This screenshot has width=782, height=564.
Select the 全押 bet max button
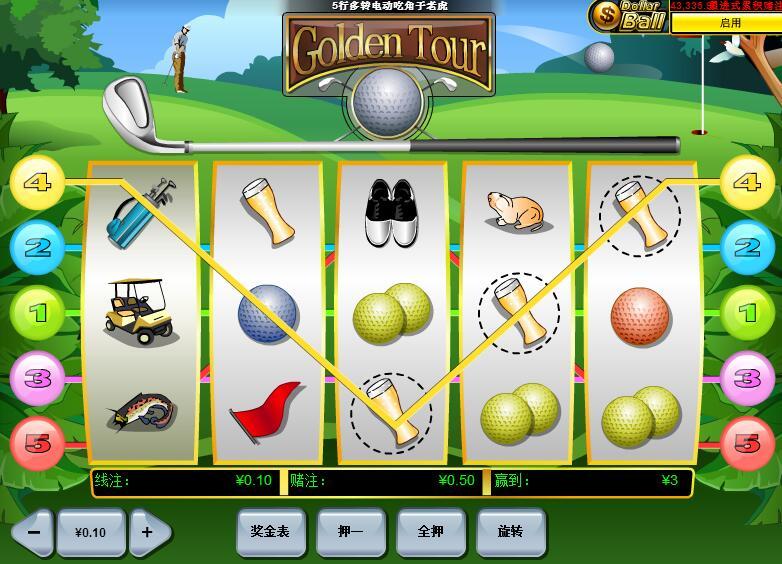point(430,532)
